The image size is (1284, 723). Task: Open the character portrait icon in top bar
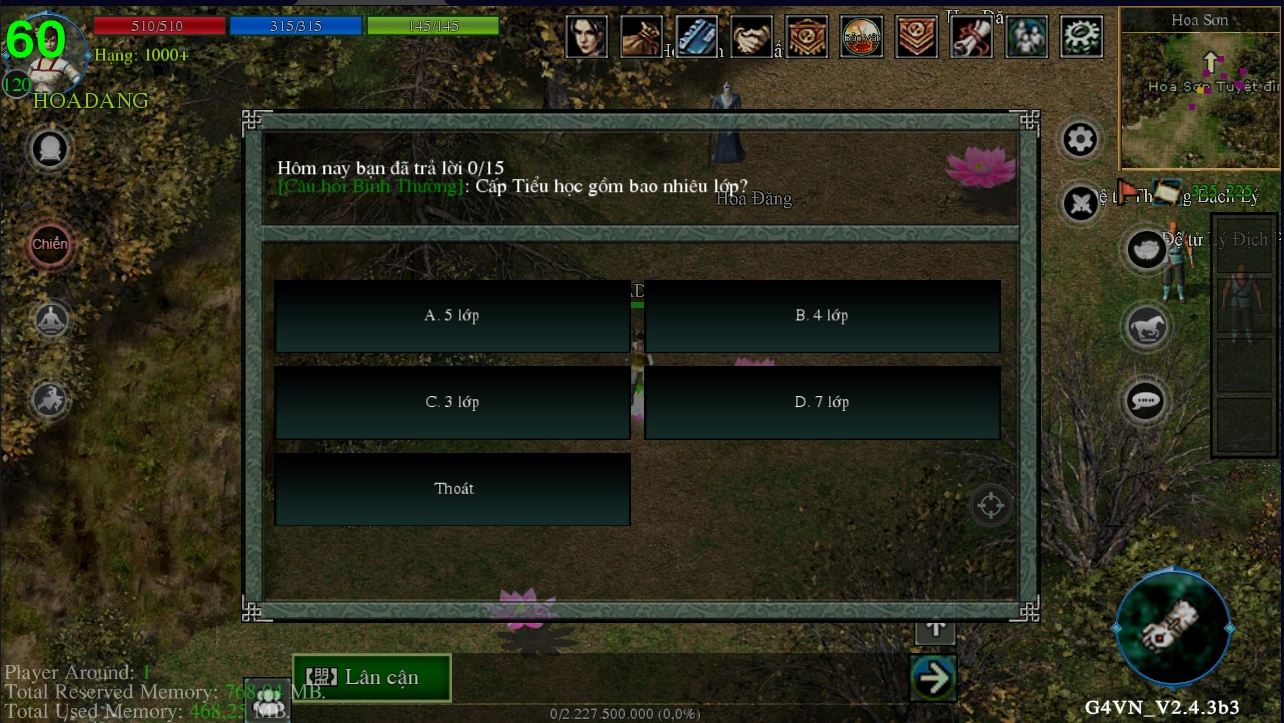(587, 37)
